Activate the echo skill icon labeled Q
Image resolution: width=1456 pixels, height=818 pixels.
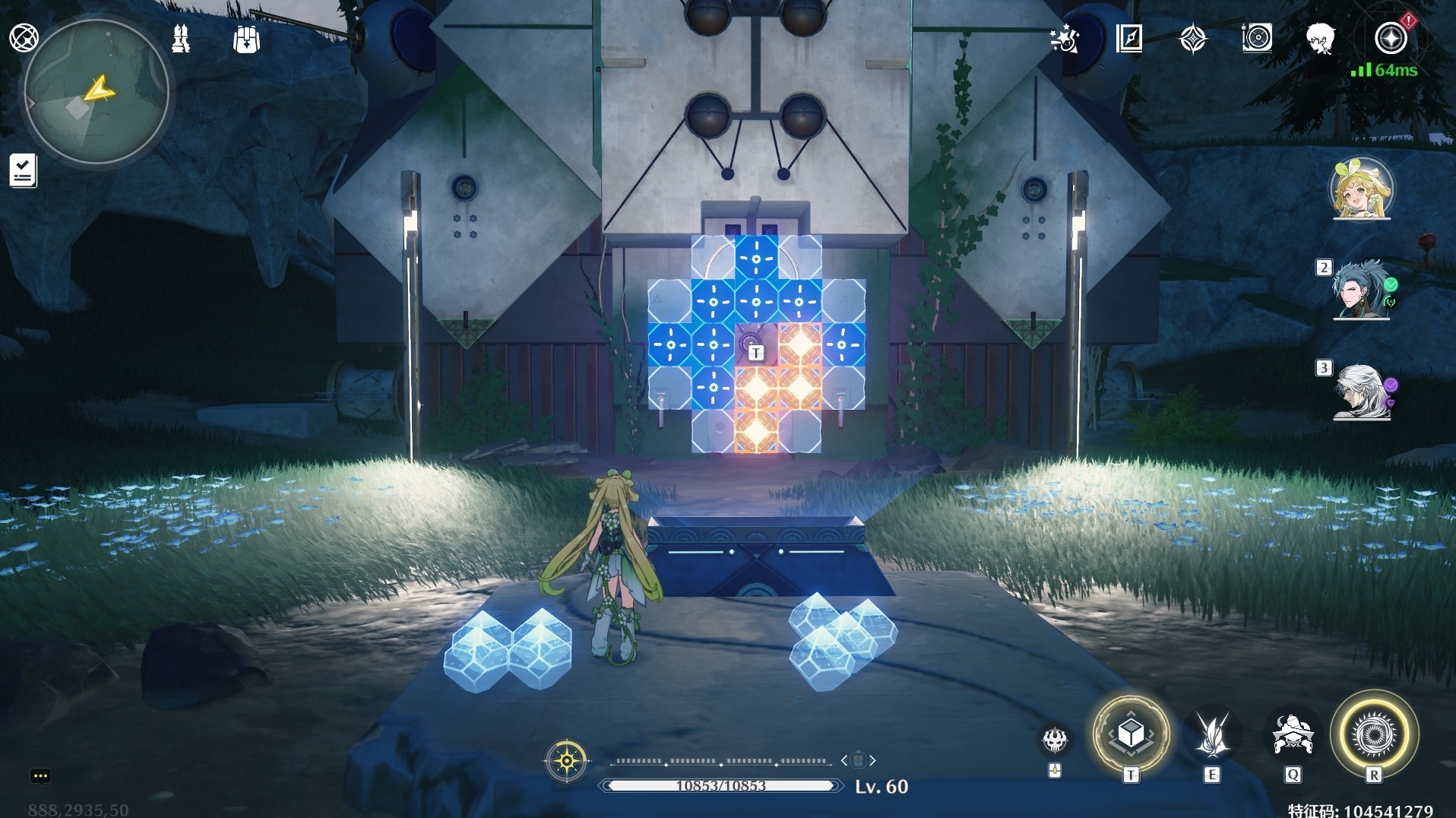pyautogui.click(x=1293, y=734)
